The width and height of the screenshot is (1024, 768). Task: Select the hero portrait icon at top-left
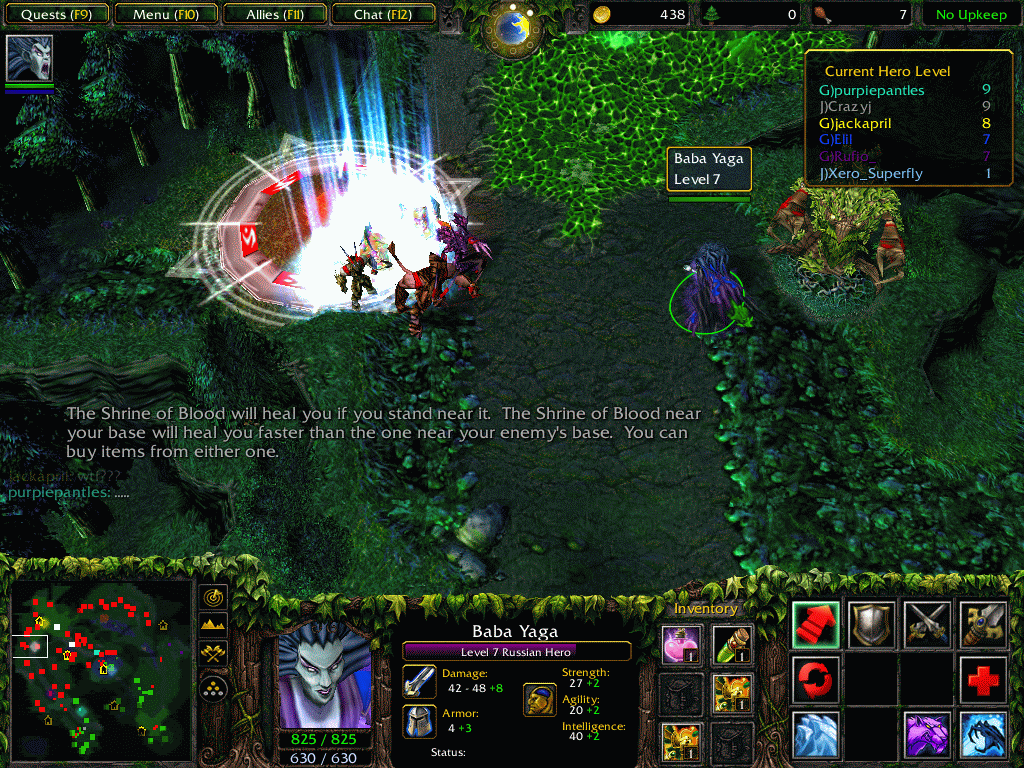pyautogui.click(x=30, y=59)
